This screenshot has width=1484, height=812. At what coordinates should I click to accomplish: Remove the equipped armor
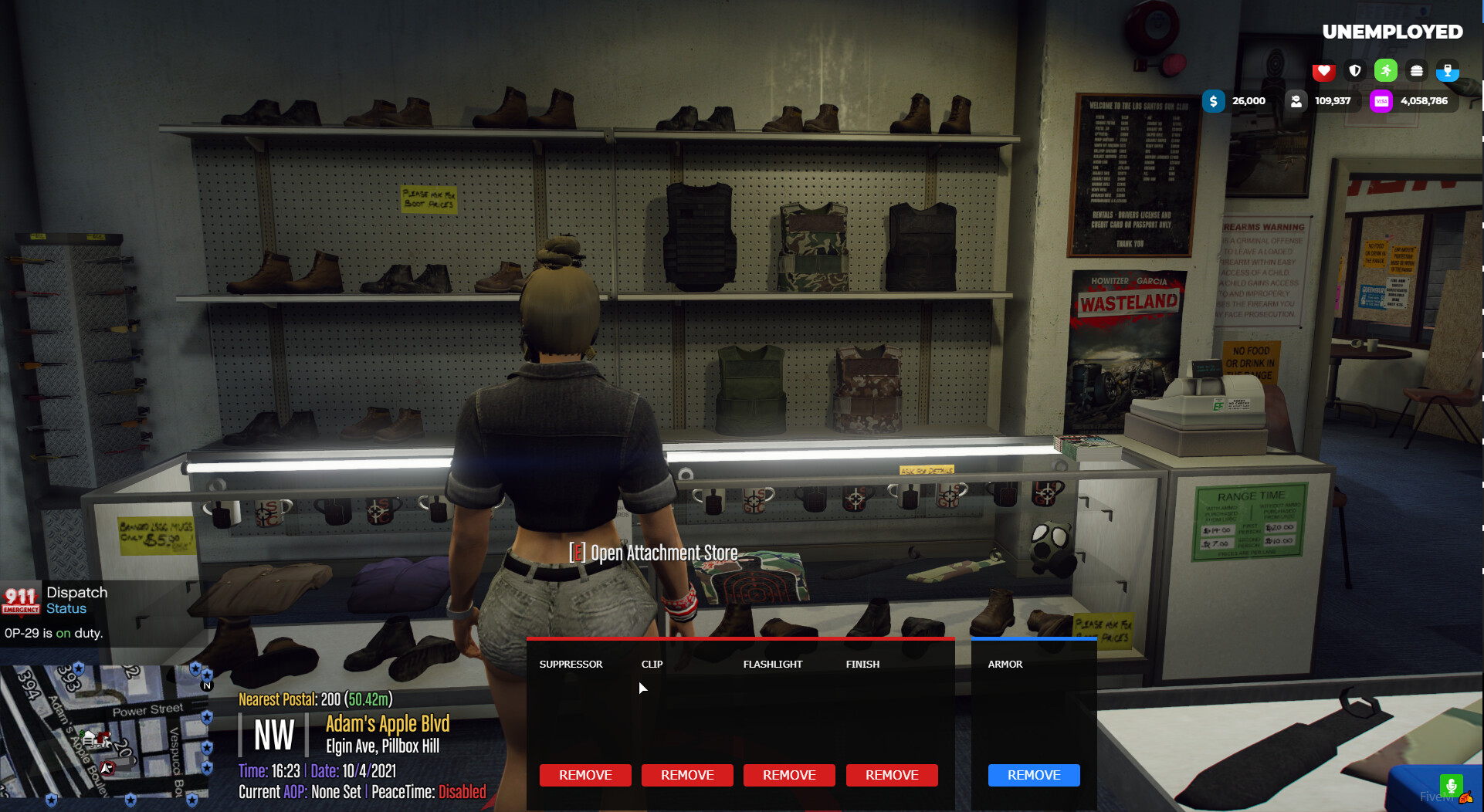pyautogui.click(x=1034, y=775)
